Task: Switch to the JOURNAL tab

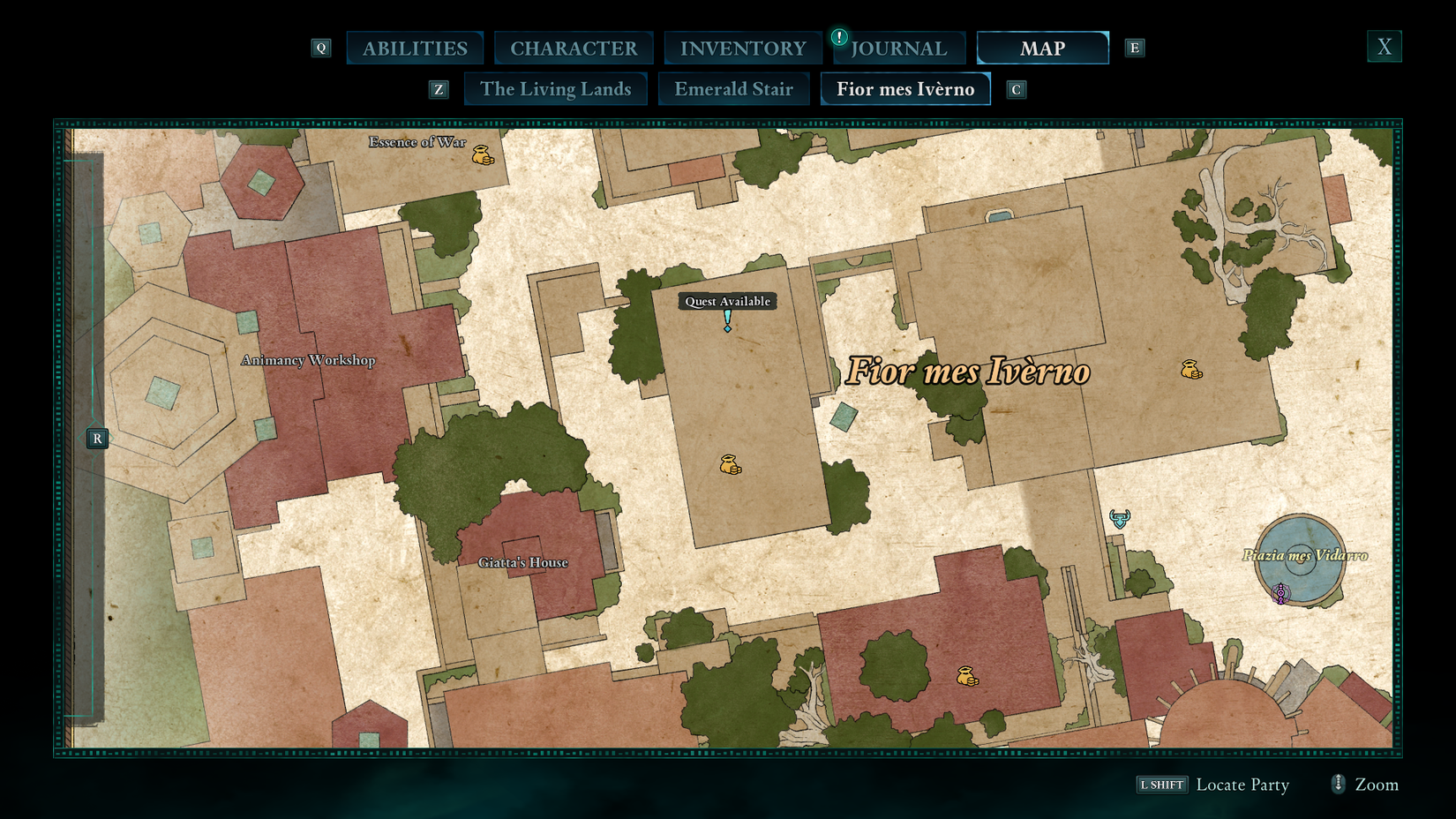Action: tap(898, 48)
